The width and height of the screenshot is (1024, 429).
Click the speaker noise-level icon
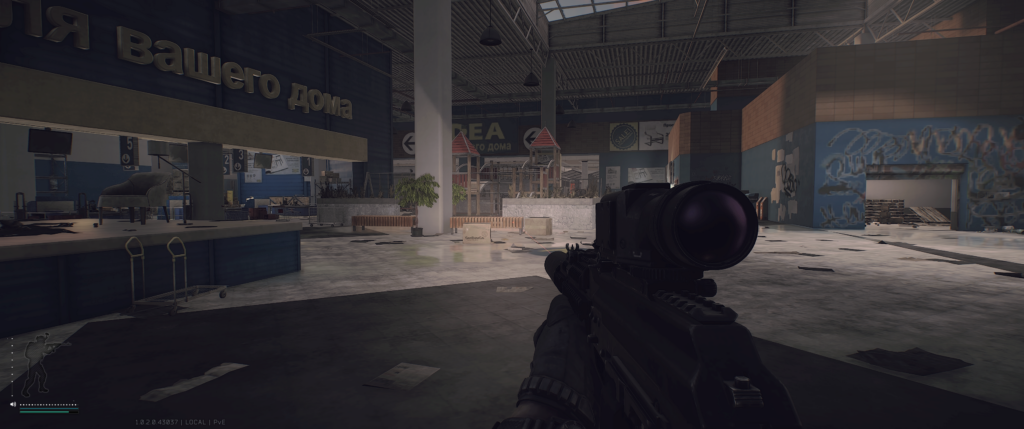[x=13, y=405]
